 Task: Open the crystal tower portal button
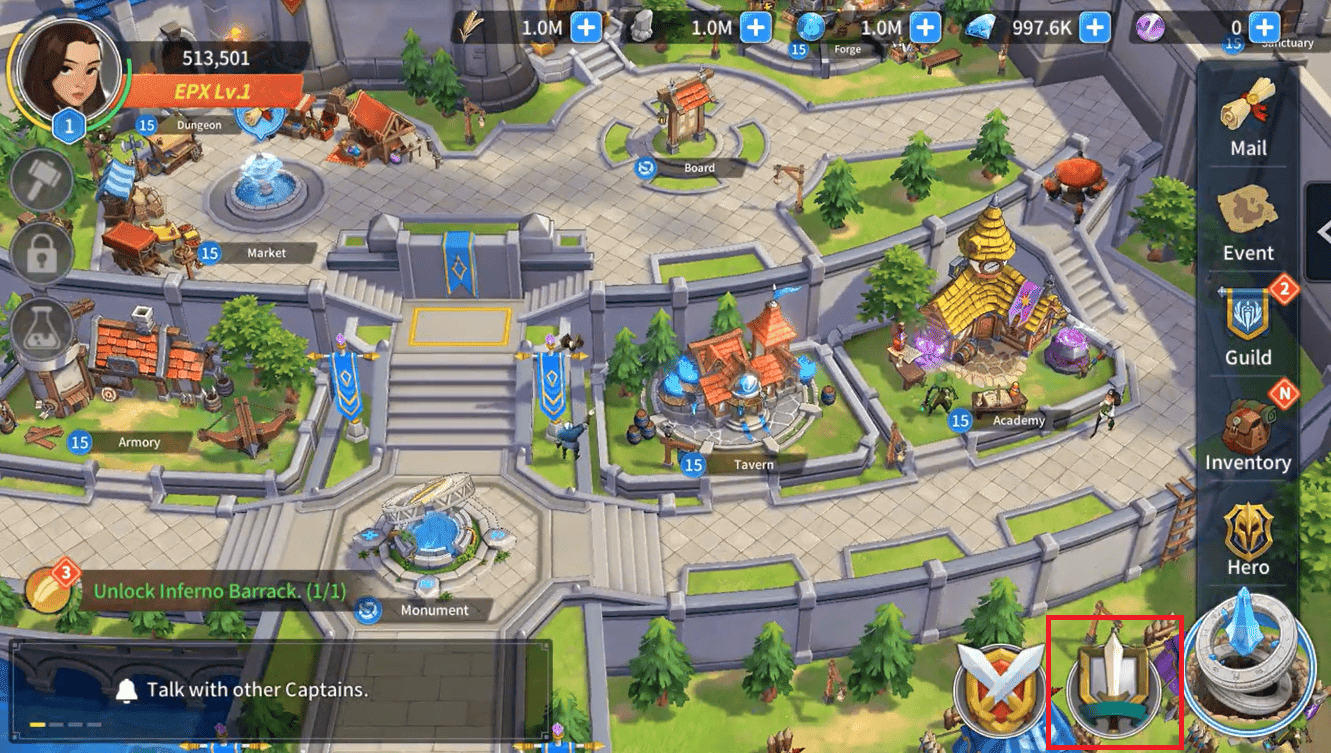coord(1250,655)
